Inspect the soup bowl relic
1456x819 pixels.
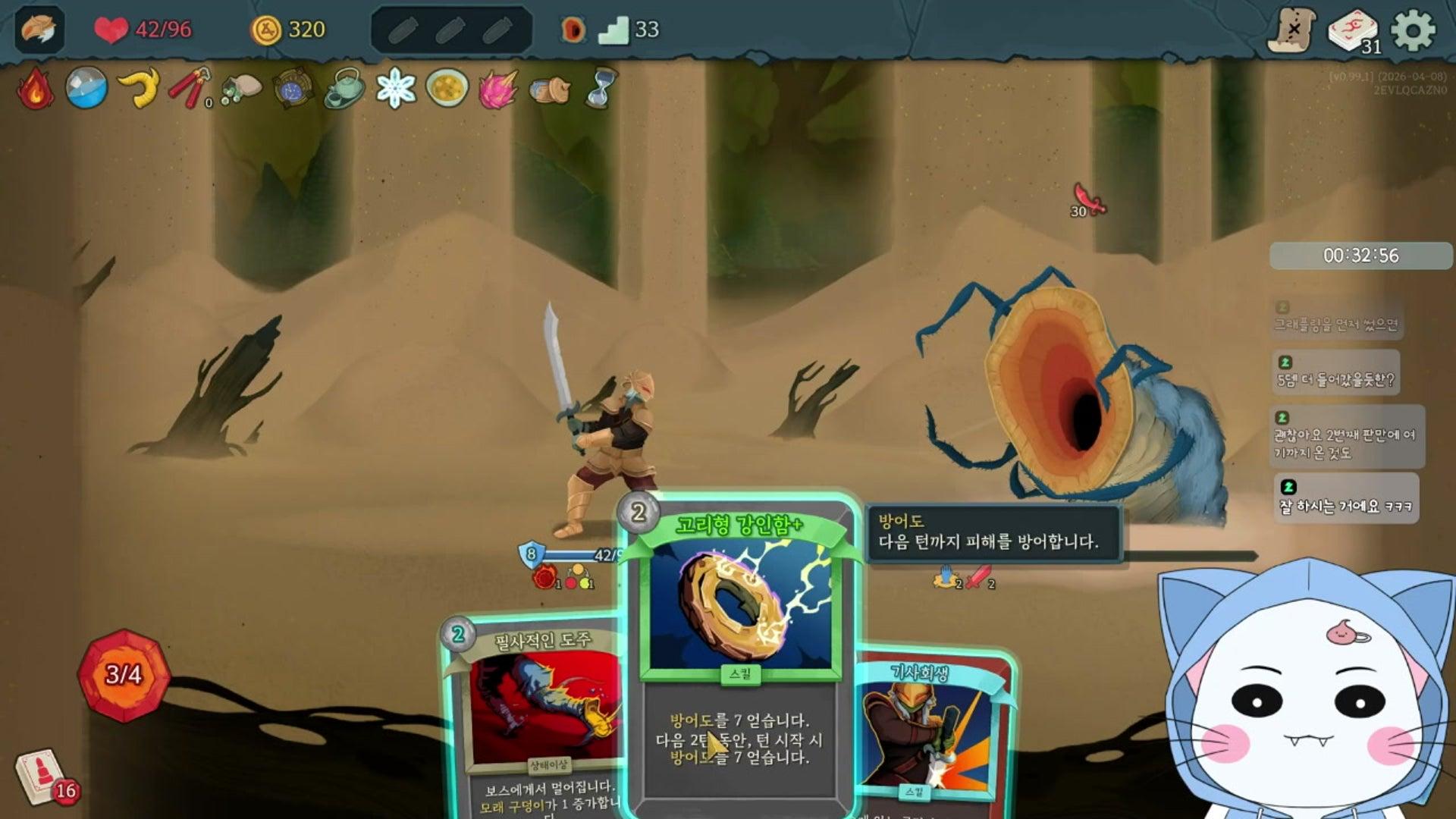[x=447, y=89]
